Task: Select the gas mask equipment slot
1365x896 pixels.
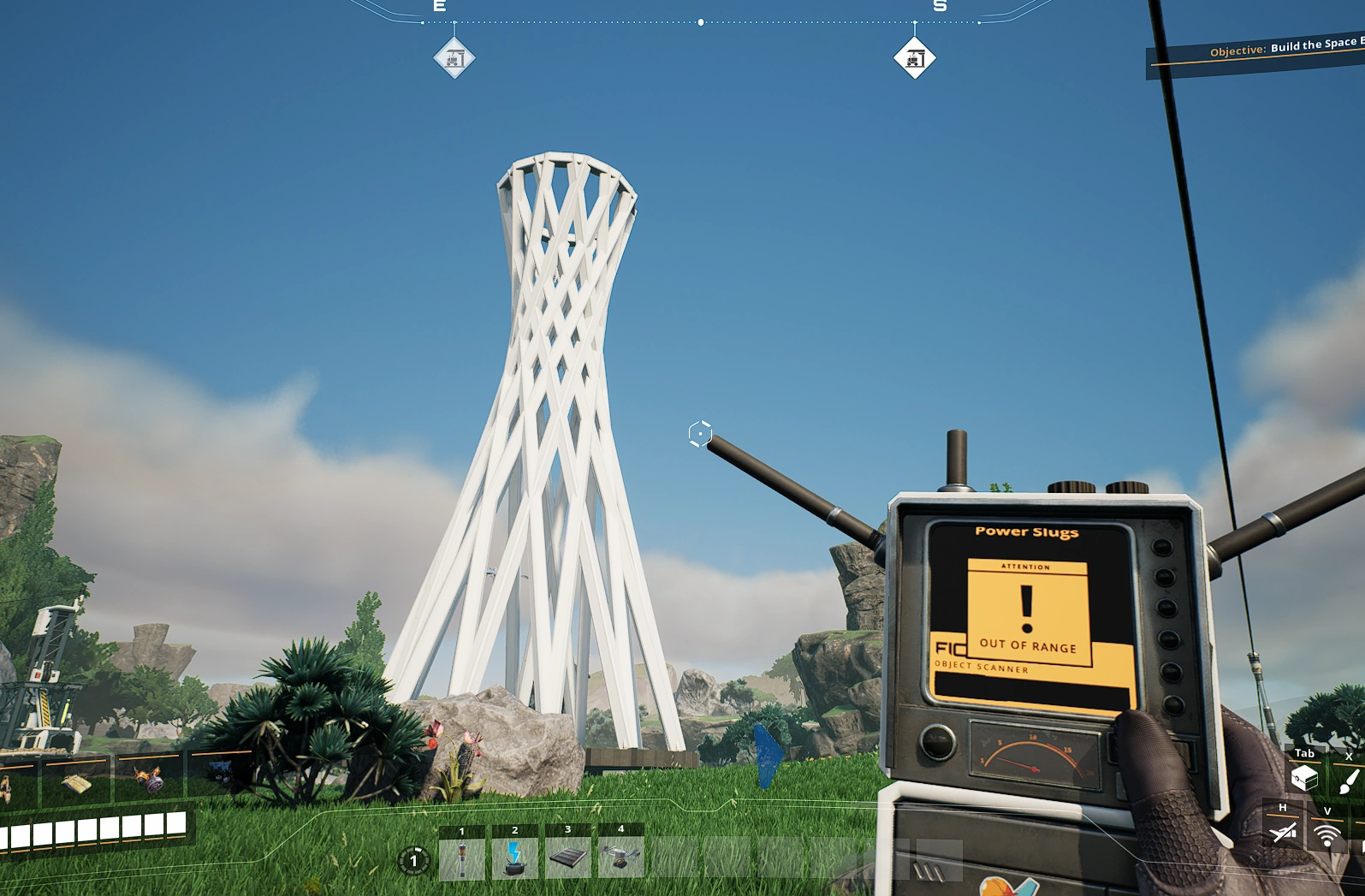Action: 150,780
